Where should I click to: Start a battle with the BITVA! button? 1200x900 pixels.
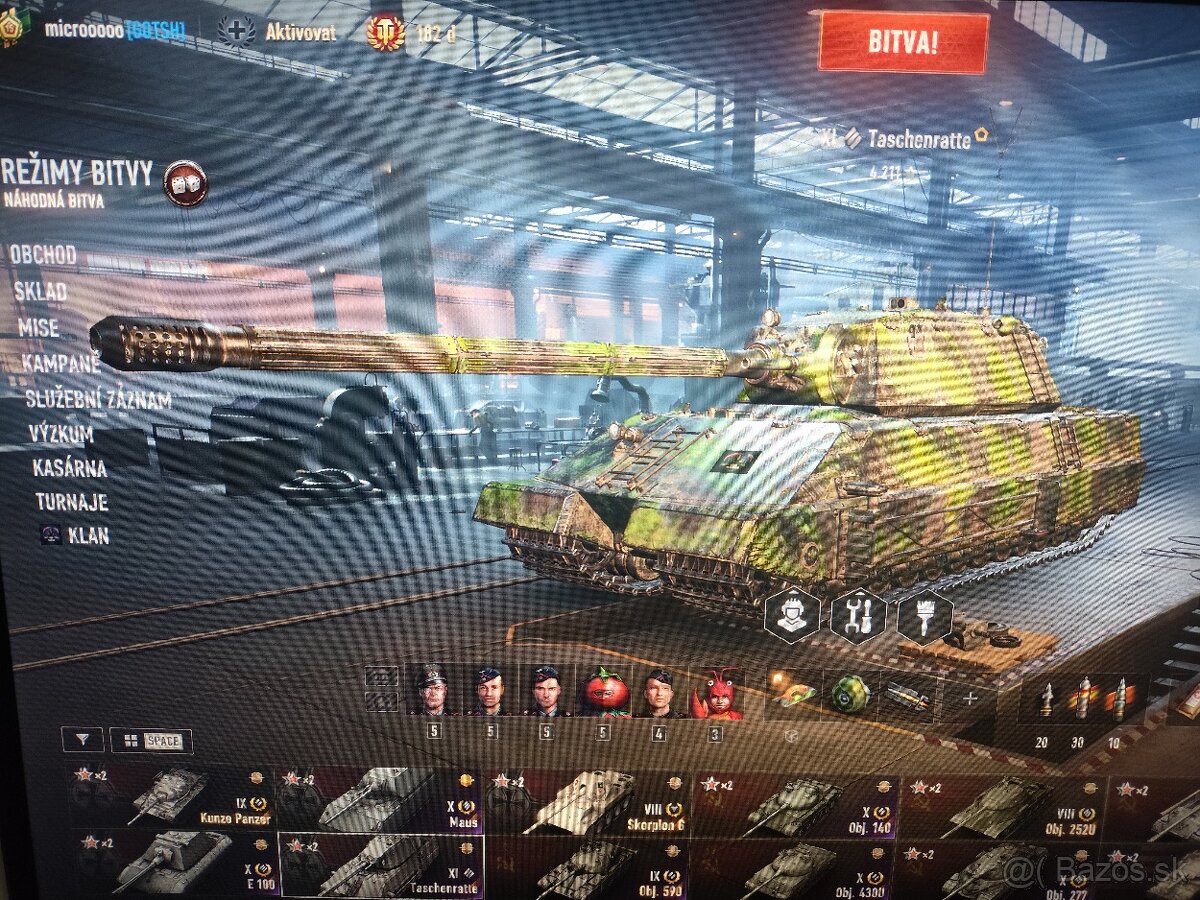(903, 42)
